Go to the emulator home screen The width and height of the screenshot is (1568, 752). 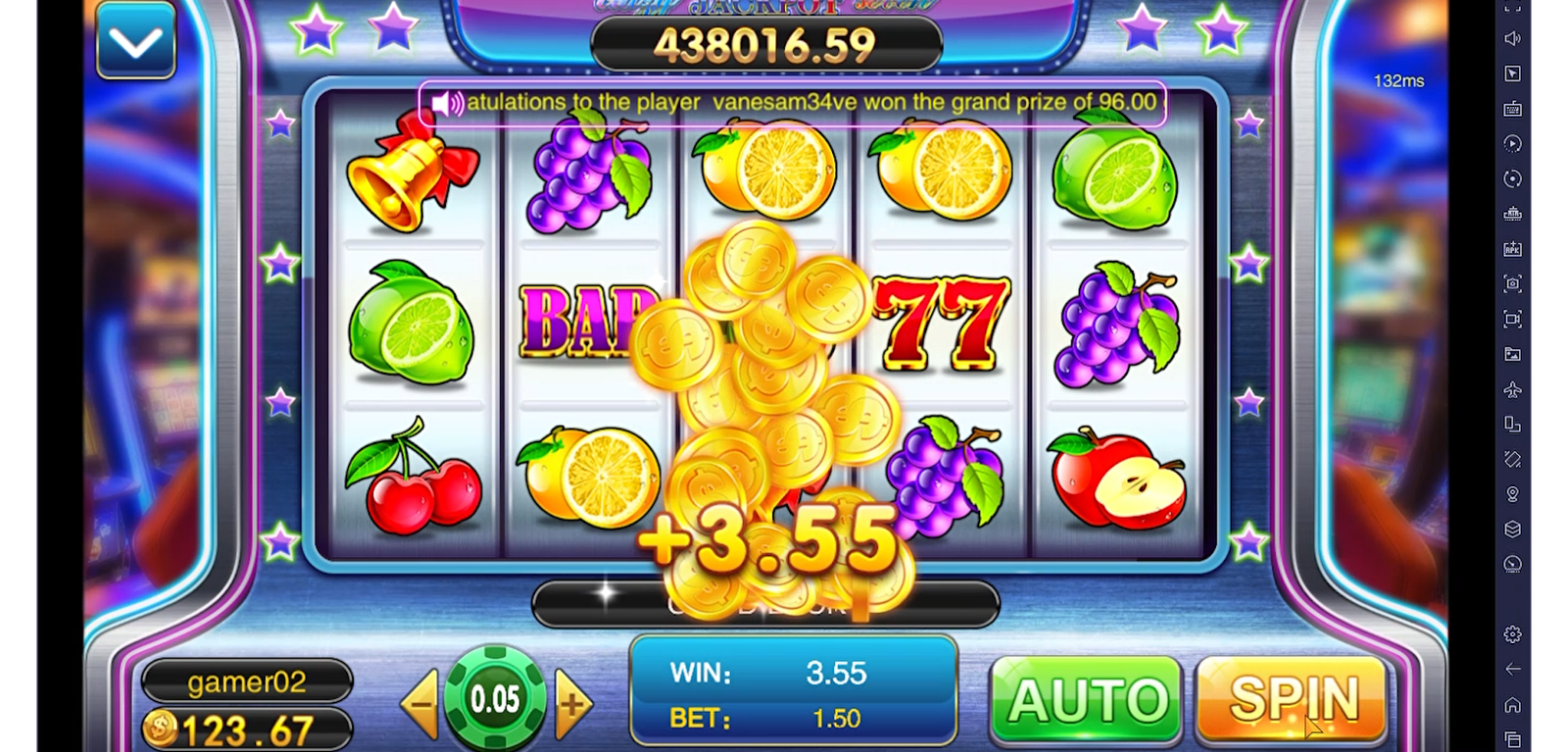click(1513, 704)
